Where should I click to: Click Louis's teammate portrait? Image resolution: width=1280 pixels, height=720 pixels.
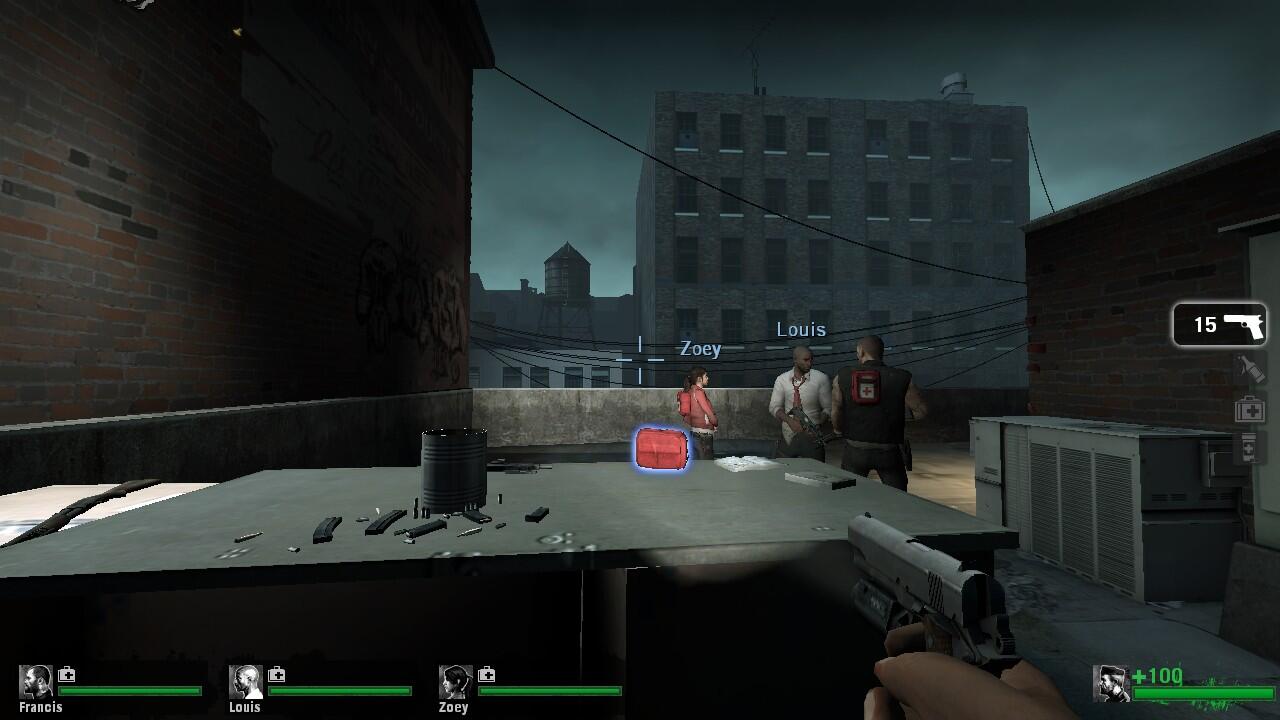(x=246, y=682)
